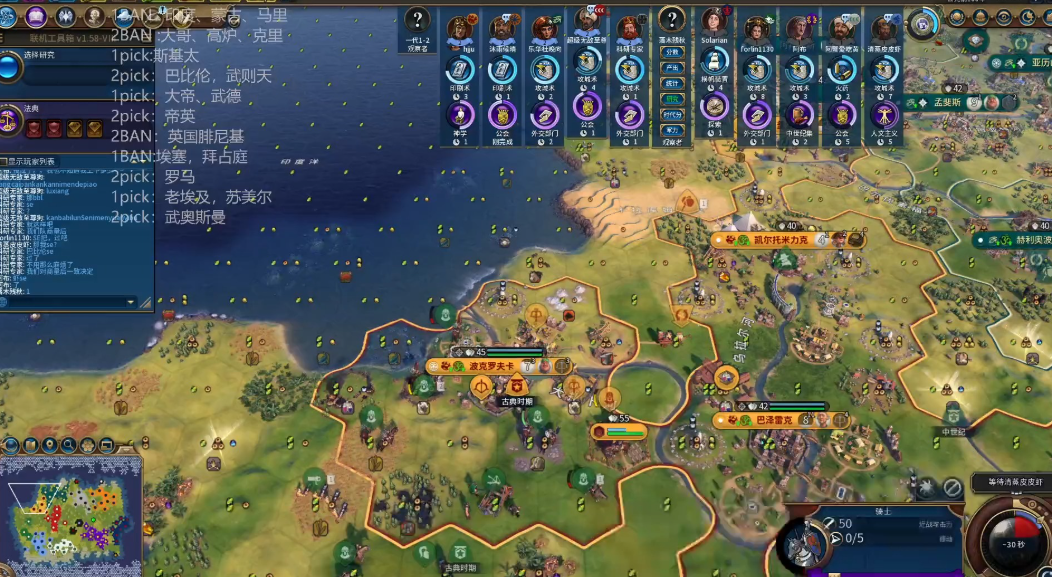
Task: Open leader forlin1130's portrait
Action: click(x=757, y=27)
